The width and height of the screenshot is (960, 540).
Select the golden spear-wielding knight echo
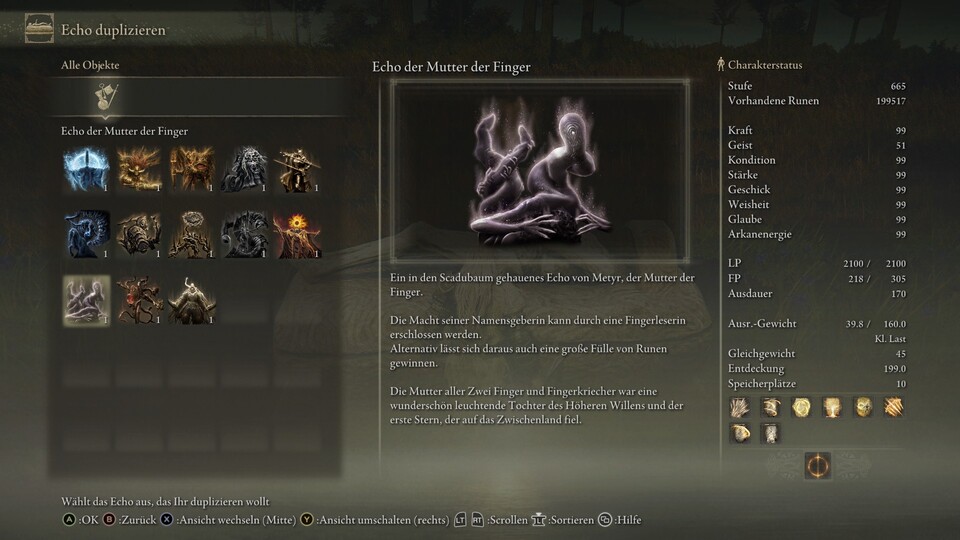296,169
